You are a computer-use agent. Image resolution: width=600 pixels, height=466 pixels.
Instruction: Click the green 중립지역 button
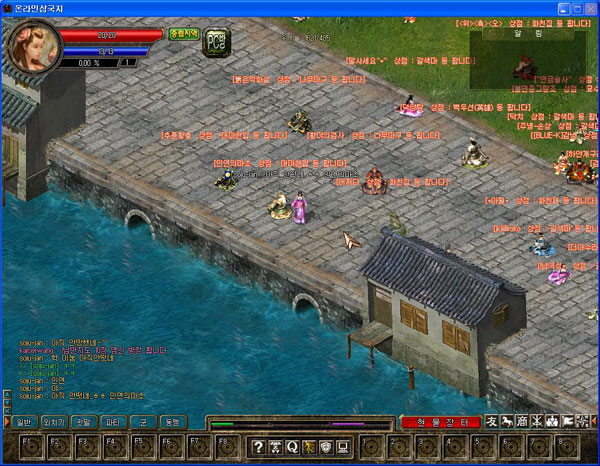point(182,34)
